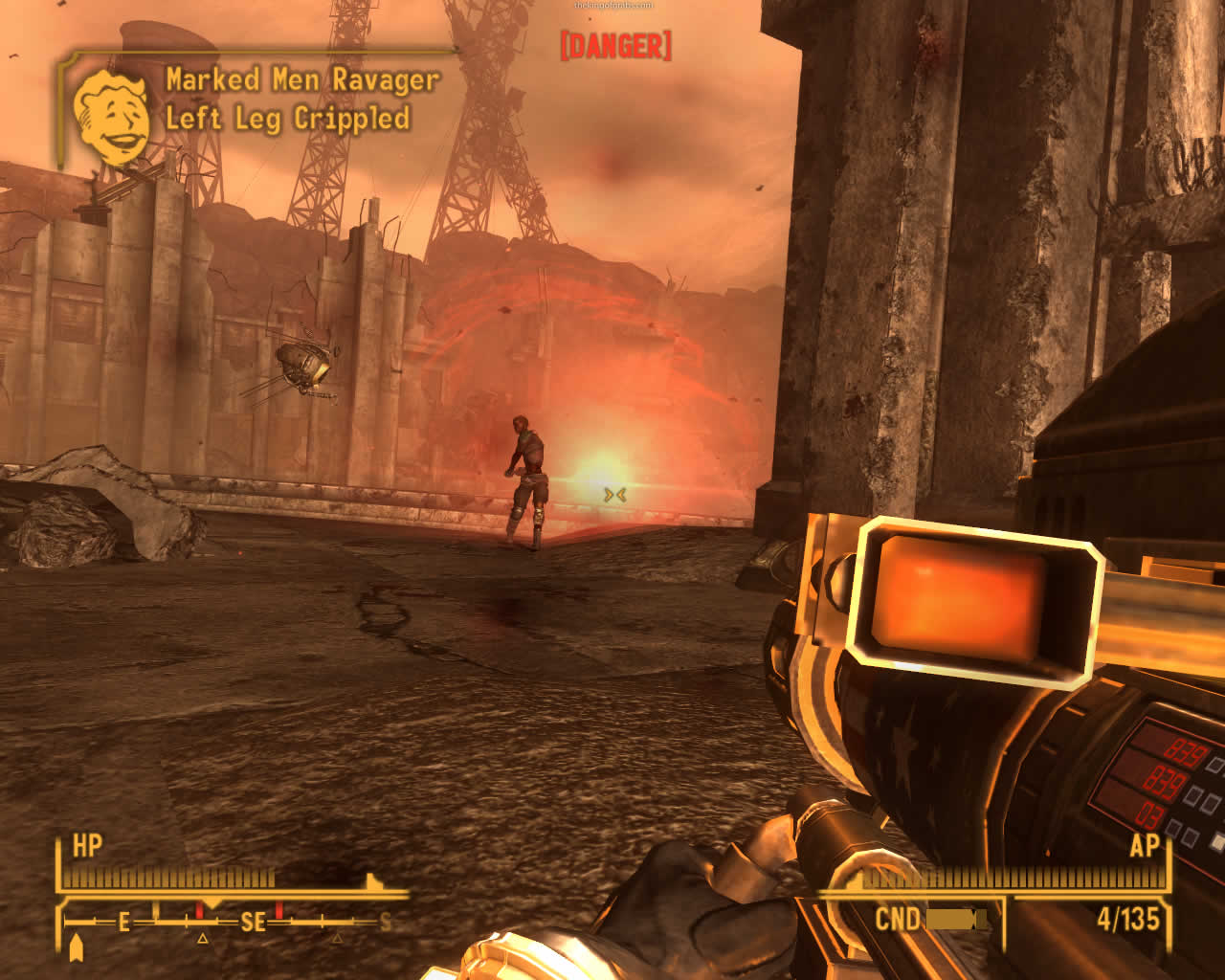Select the compass direction strip

[230, 922]
